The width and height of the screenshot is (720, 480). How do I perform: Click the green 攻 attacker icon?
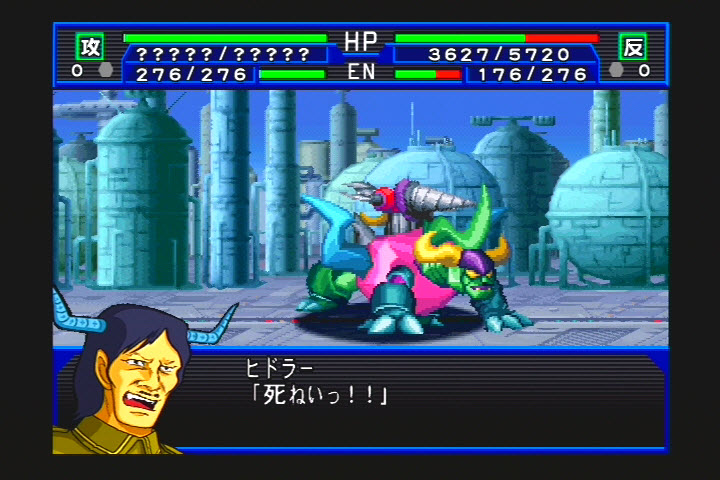pyautogui.click(x=90, y=46)
